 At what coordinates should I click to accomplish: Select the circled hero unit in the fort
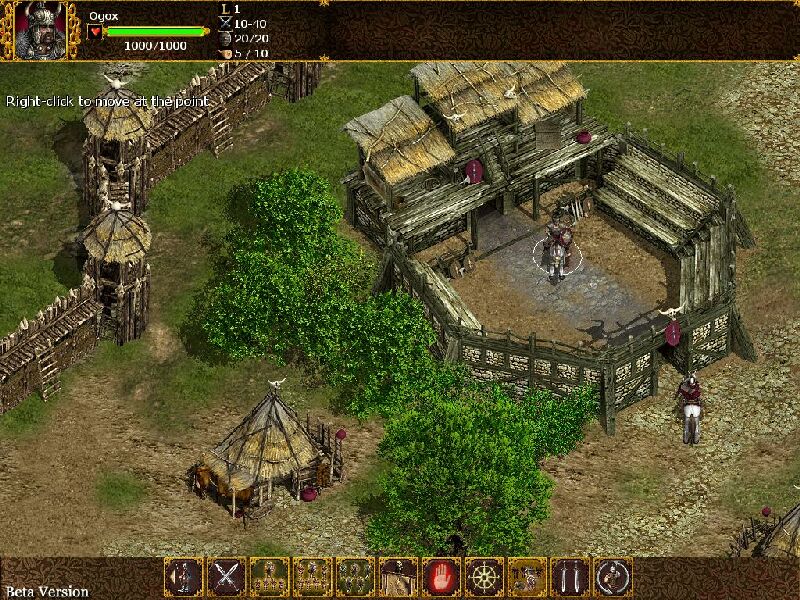[559, 248]
